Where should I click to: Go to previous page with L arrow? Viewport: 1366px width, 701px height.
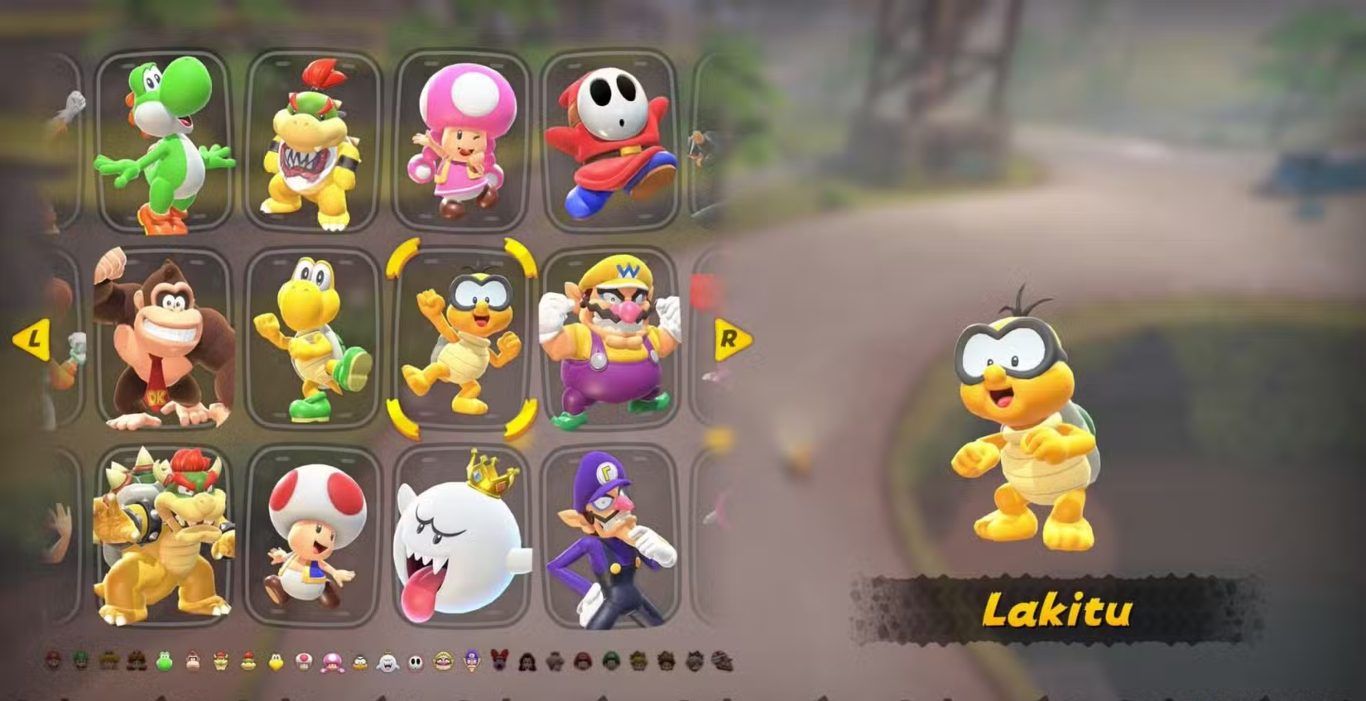click(x=31, y=340)
